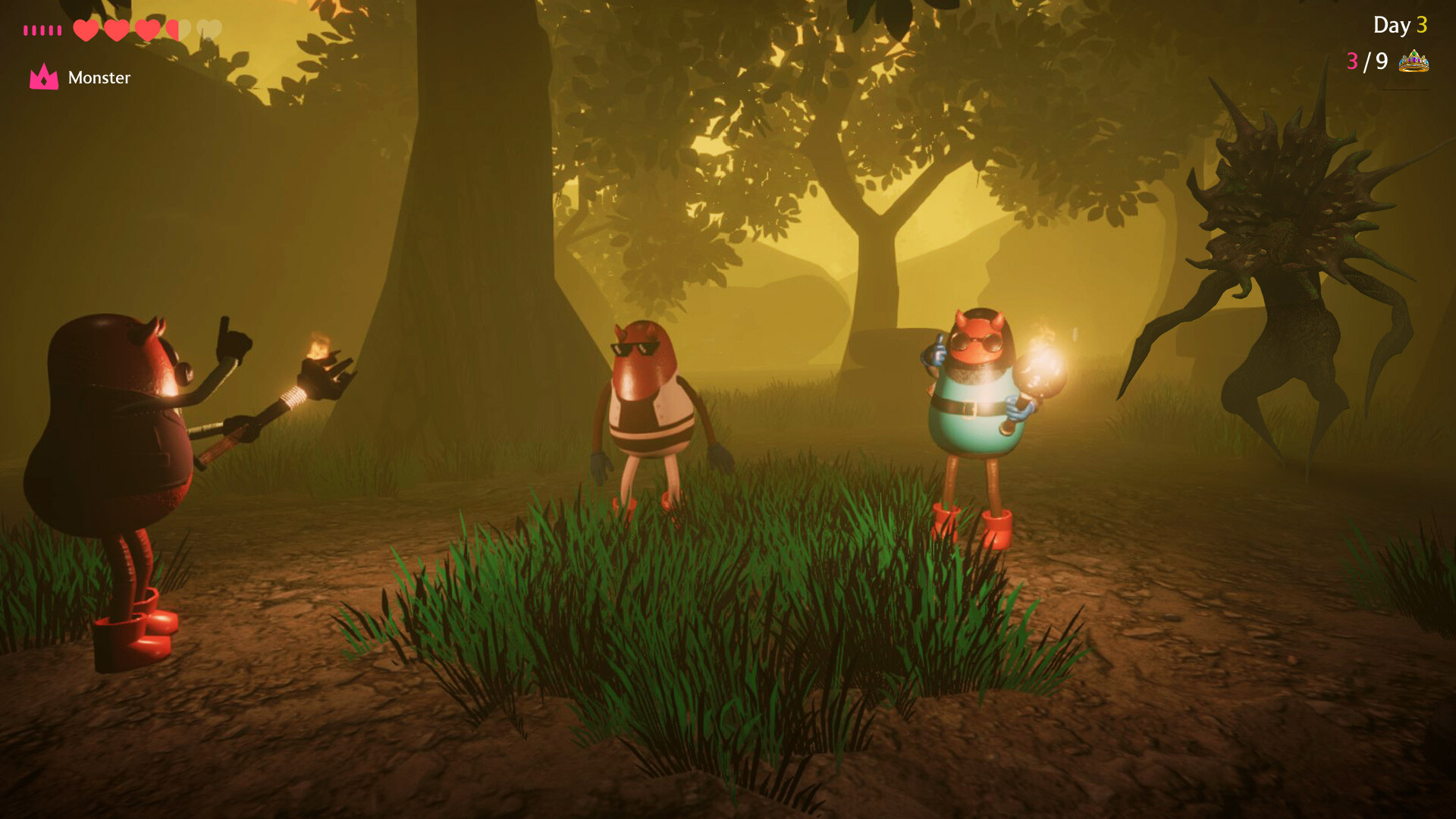Toggle the fifth greyed-out heart
The image size is (1456, 819).
tap(211, 30)
